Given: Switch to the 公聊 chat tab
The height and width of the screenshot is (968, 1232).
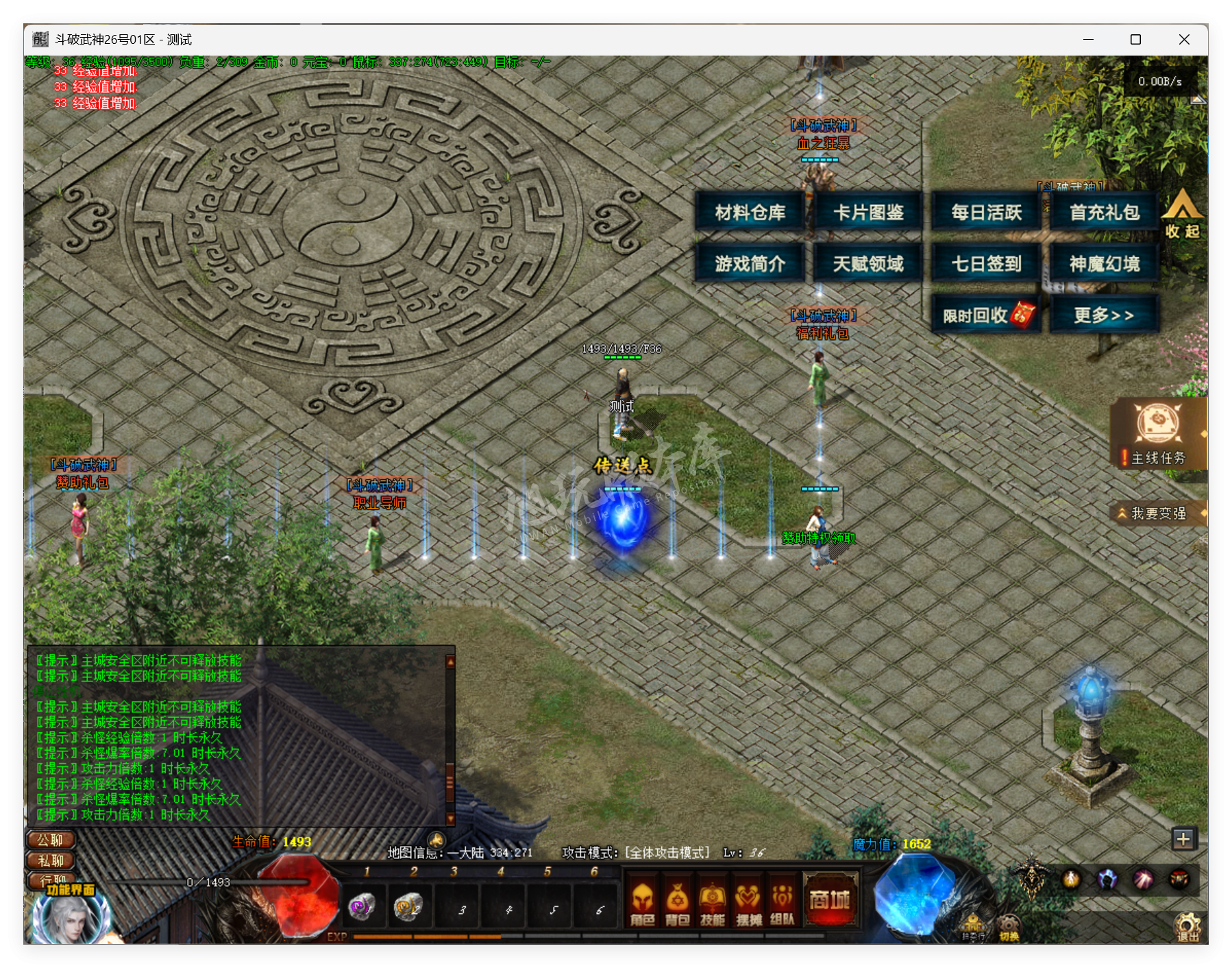Looking at the screenshot, I should tap(49, 840).
